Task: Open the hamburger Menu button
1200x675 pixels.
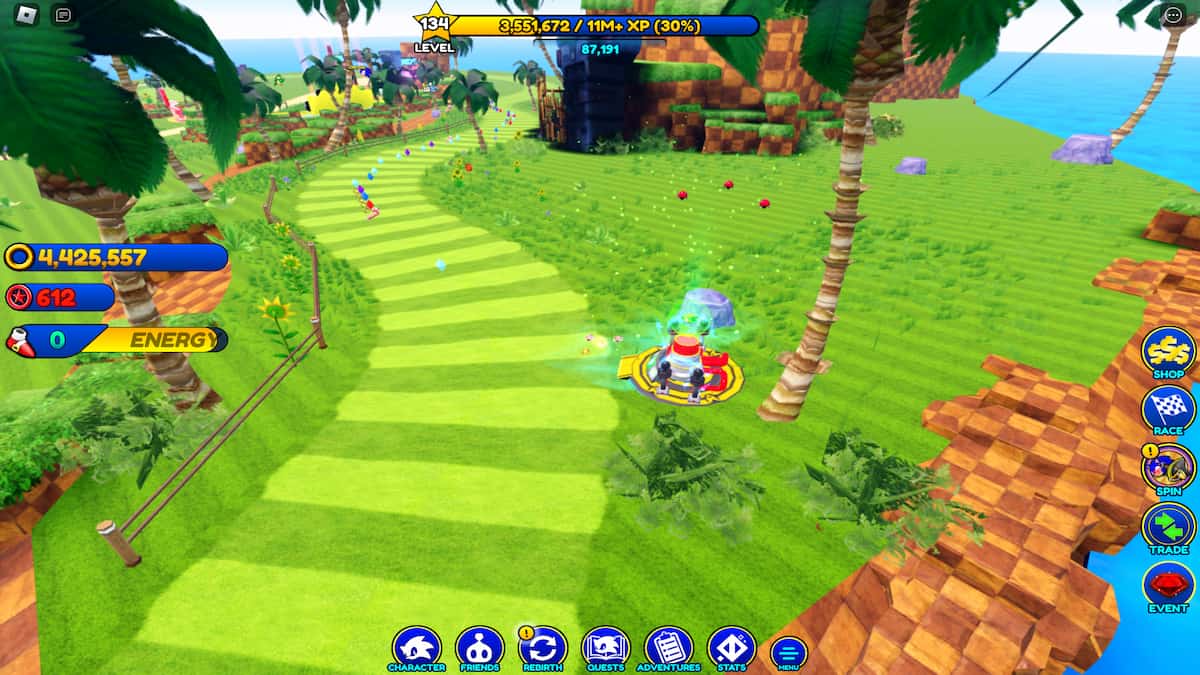Action: (x=788, y=652)
